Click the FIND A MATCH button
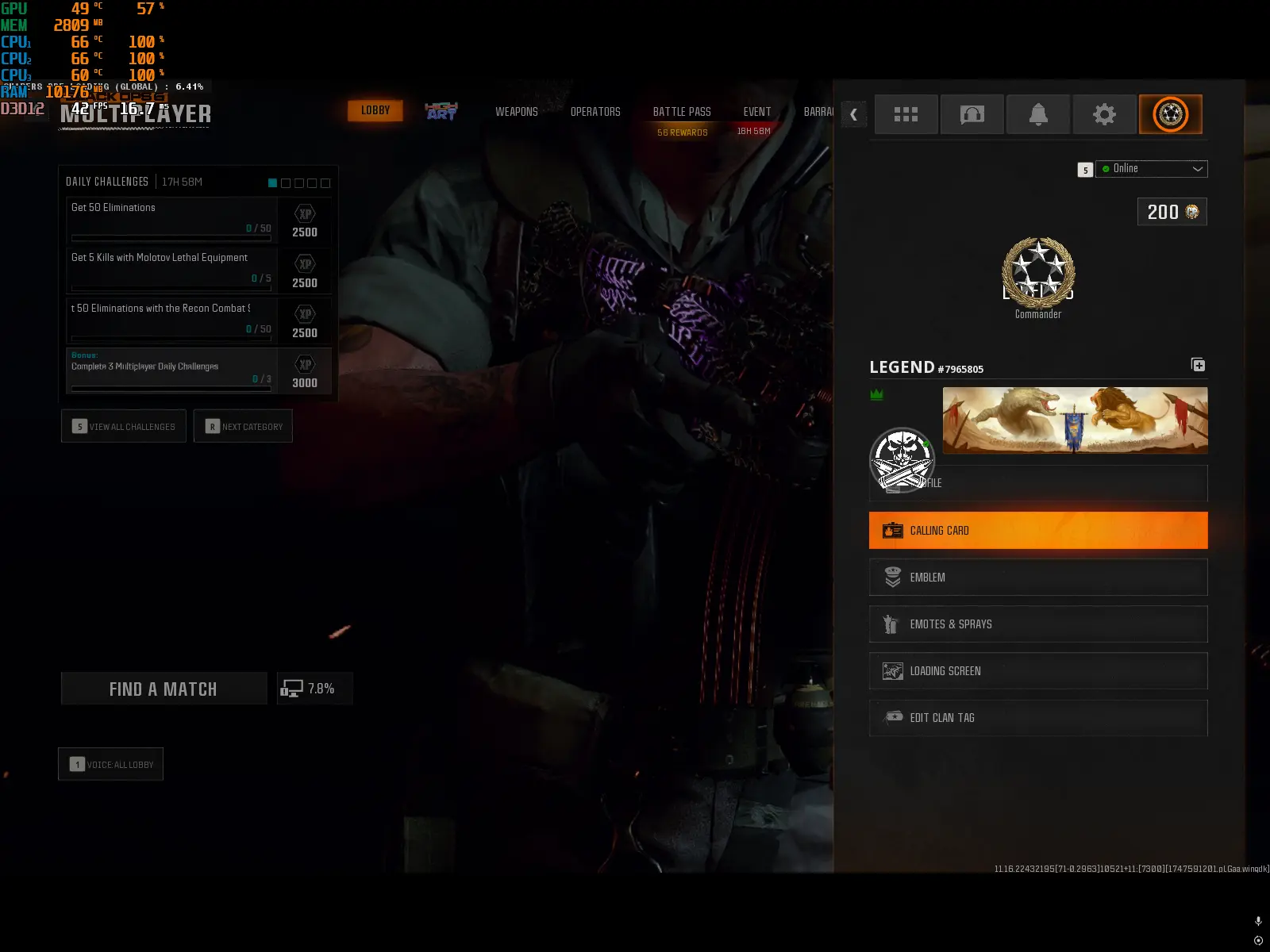 [x=164, y=688]
